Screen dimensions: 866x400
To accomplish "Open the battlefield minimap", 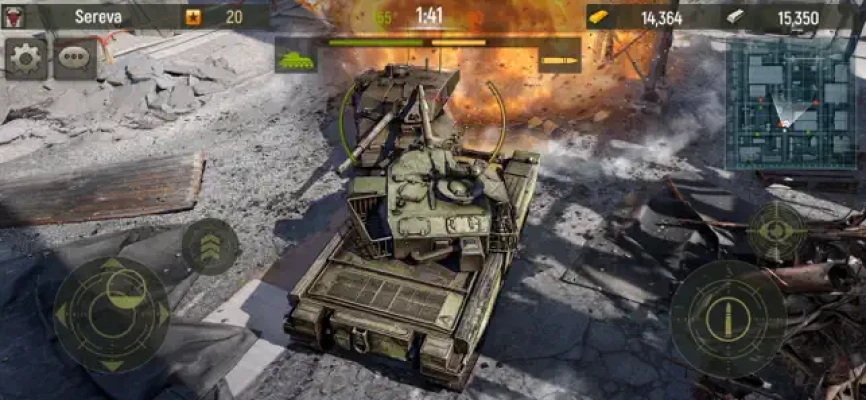I will click(x=789, y=103).
